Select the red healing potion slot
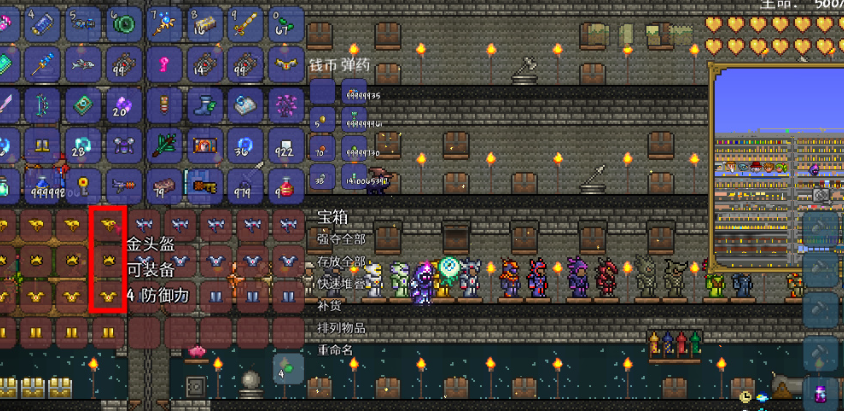This screenshot has height=411, width=844. 285,185
